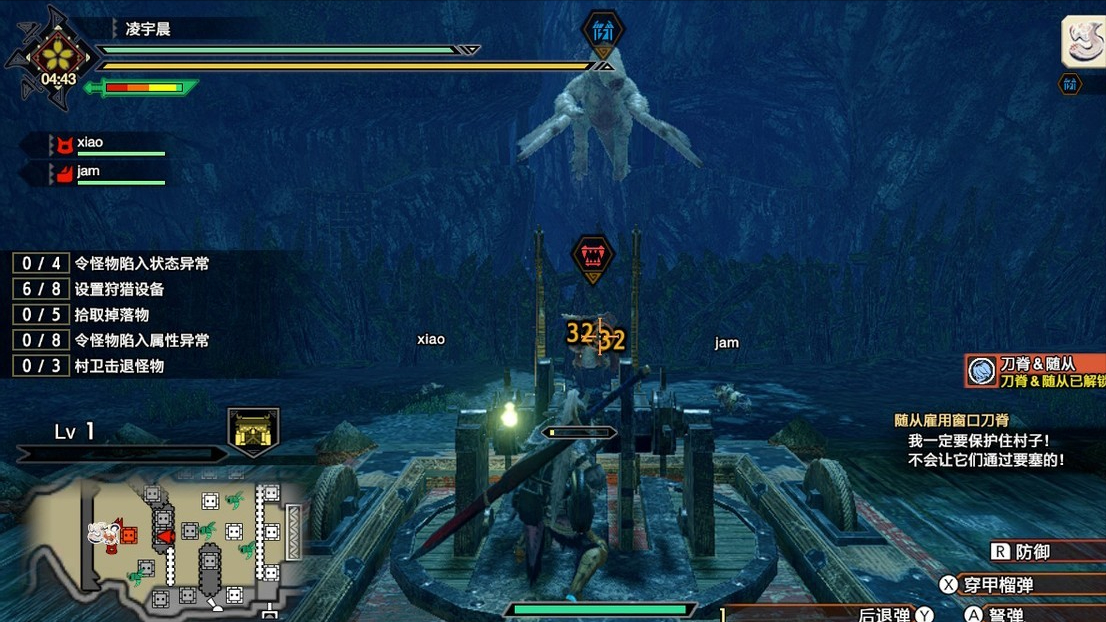Screen dimensions: 1106x622
Task: Choose the 拾取掉落物 objective entry
Action: pos(111,315)
